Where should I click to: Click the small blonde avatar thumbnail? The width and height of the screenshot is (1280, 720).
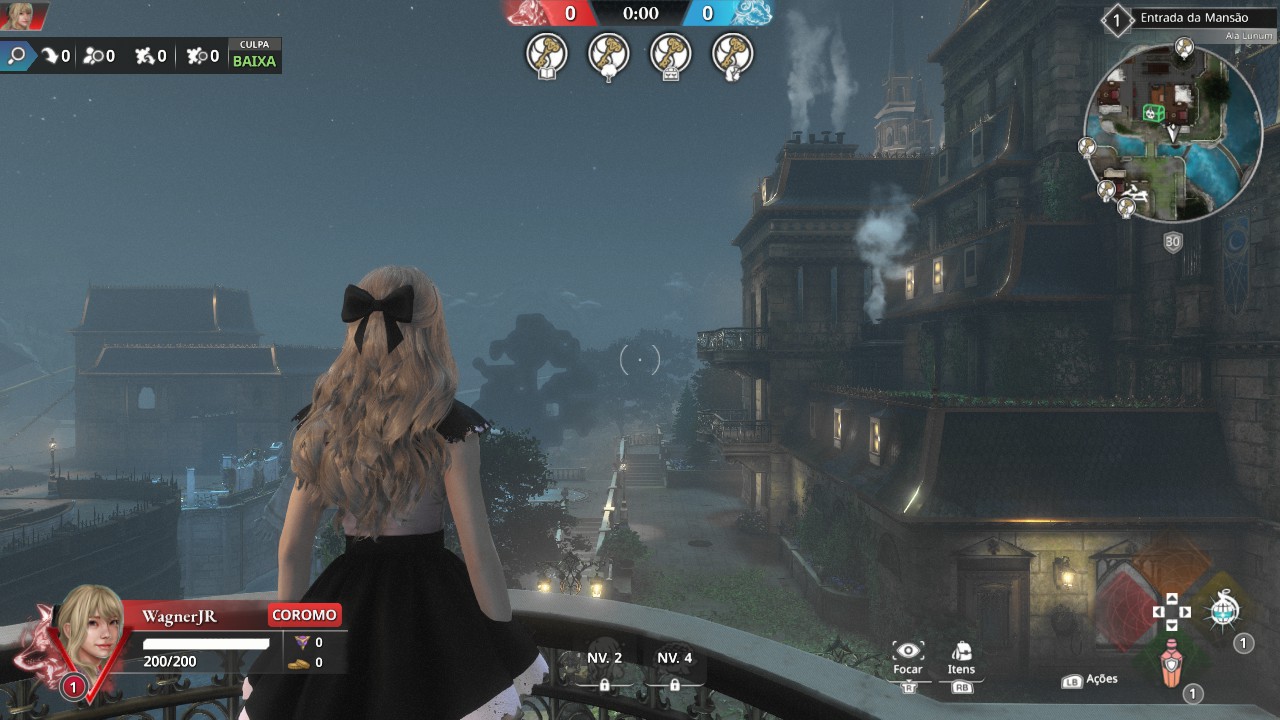click(x=21, y=14)
